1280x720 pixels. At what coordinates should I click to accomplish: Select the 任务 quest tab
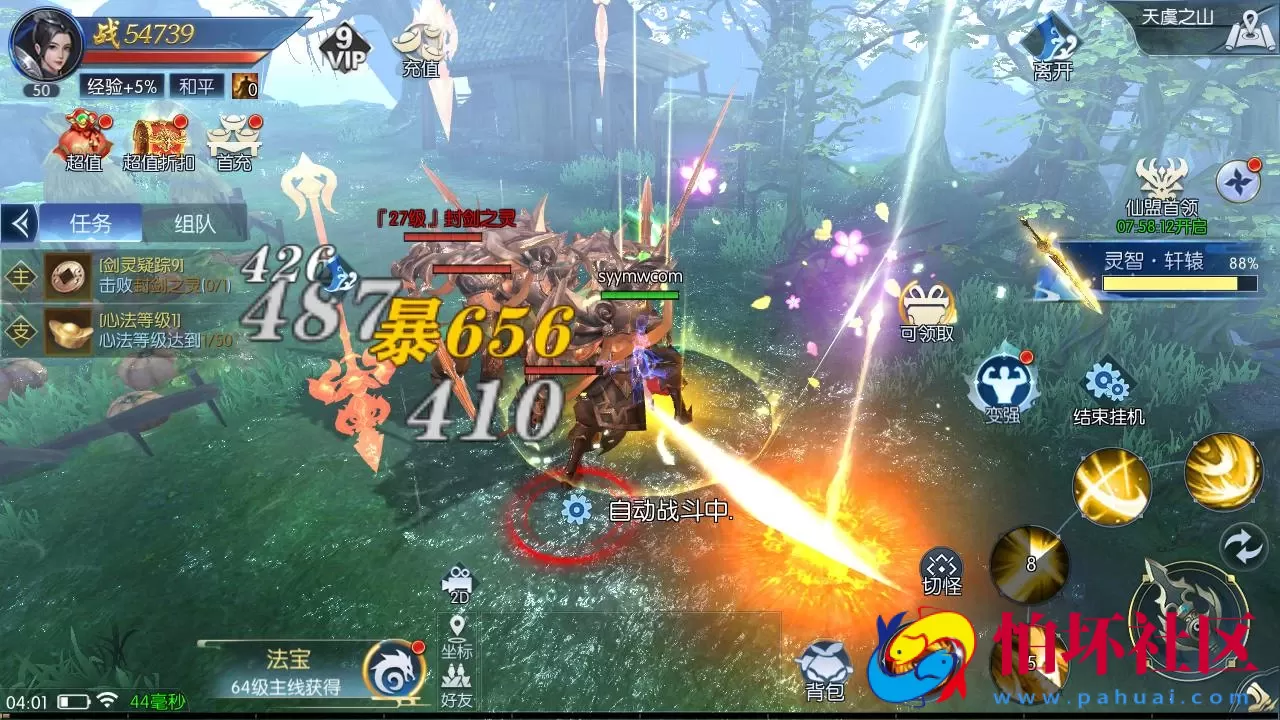(88, 222)
